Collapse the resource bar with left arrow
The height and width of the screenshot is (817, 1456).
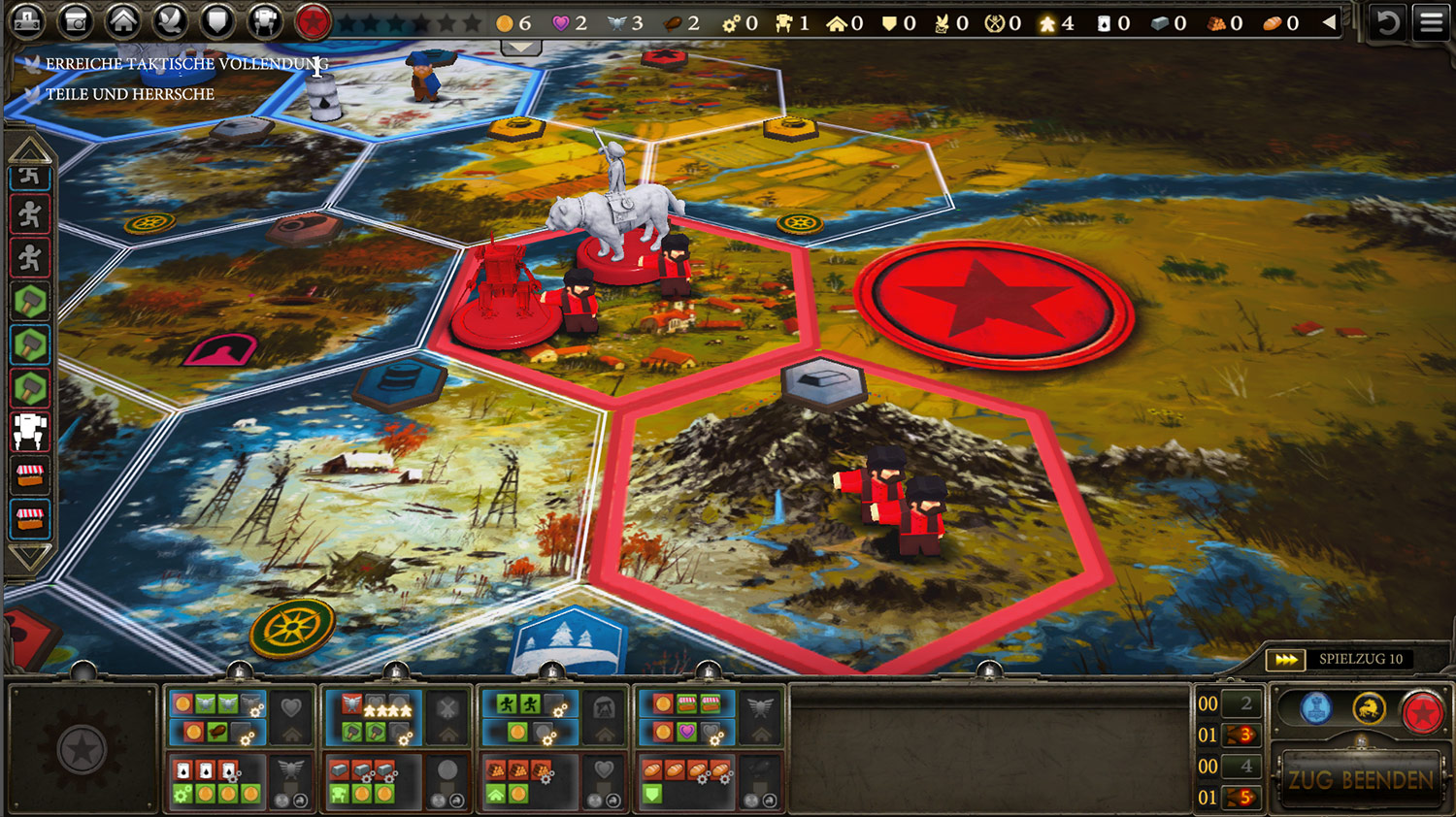[x=1329, y=22]
